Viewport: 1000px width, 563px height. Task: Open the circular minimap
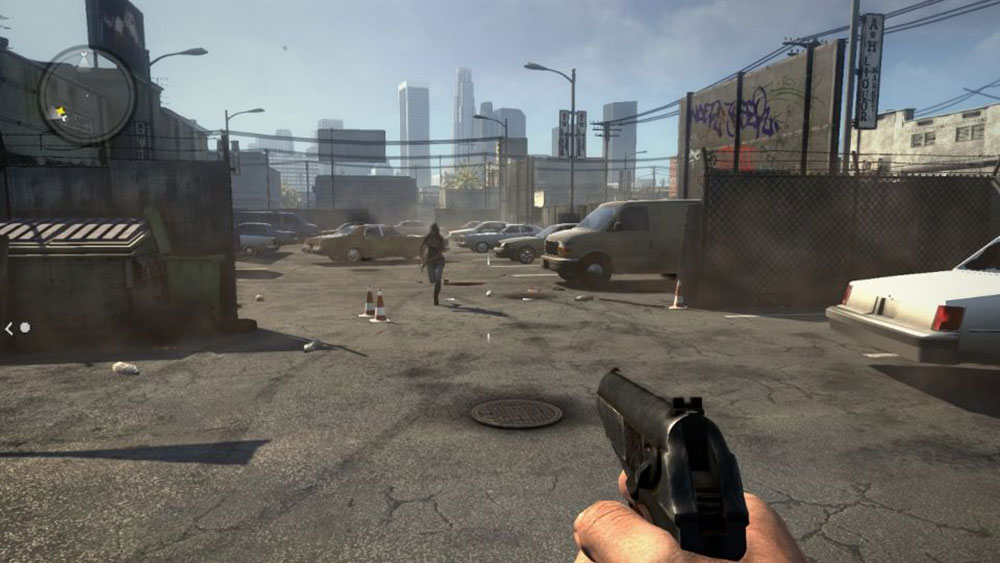86,95
